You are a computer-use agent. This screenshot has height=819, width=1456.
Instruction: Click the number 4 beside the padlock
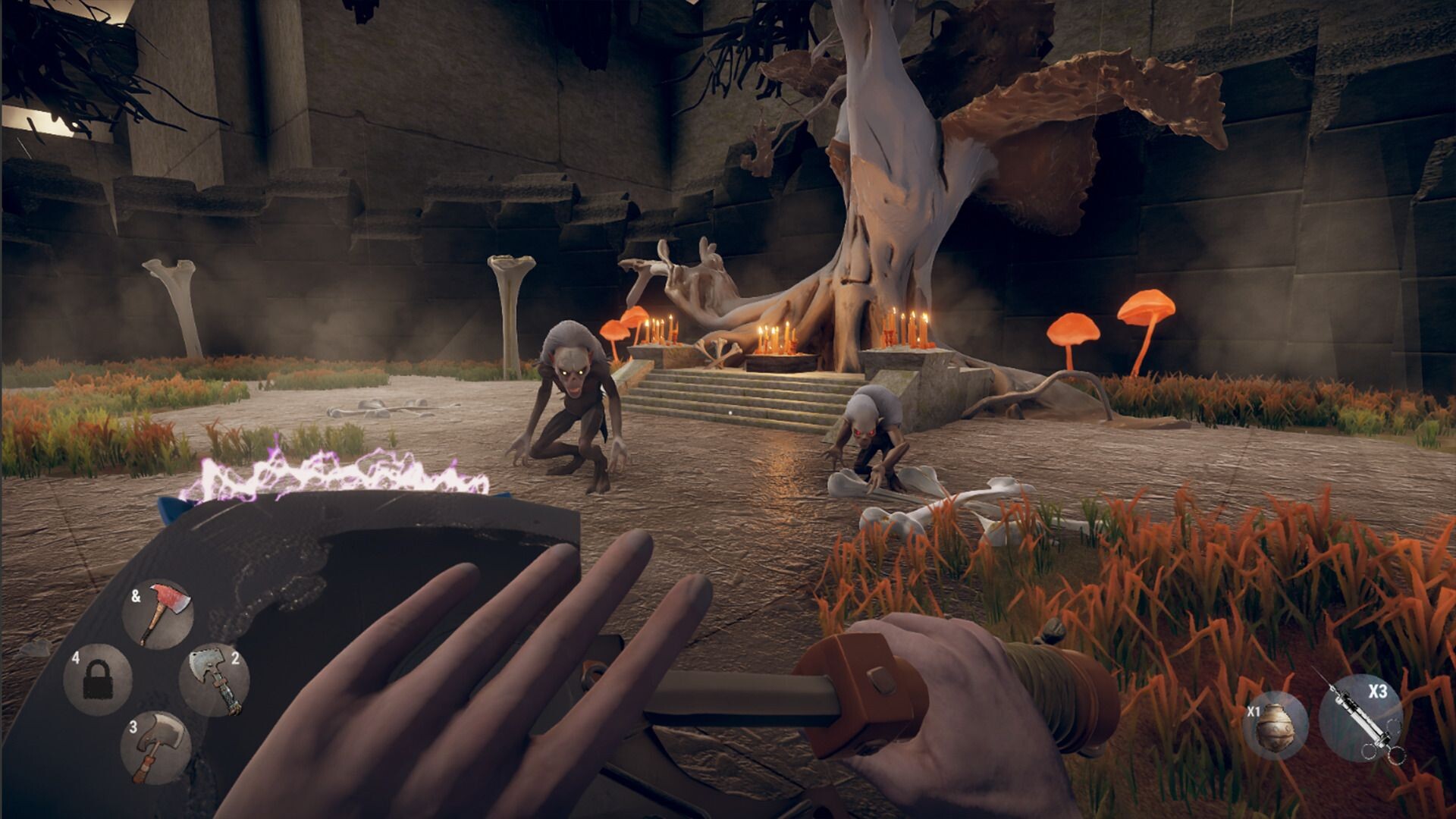pyautogui.click(x=74, y=658)
